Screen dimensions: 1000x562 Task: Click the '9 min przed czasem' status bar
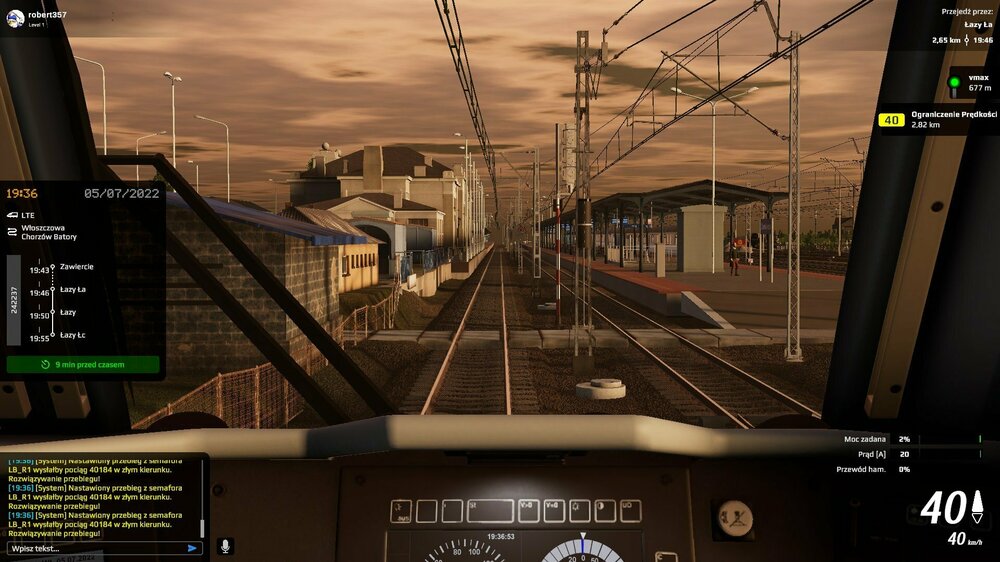click(83, 365)
